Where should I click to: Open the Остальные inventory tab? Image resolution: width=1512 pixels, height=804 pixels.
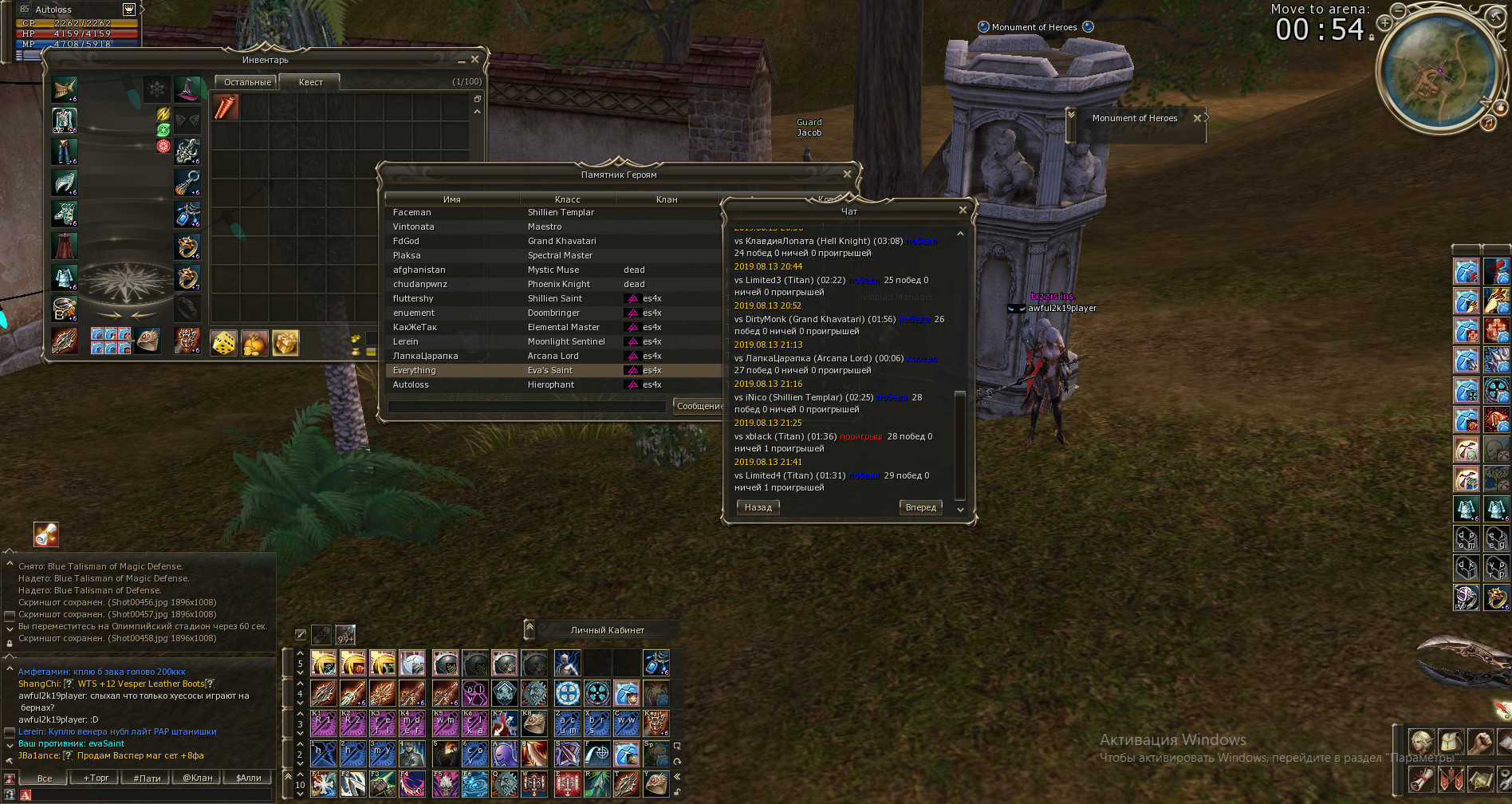tap(247, 82)
